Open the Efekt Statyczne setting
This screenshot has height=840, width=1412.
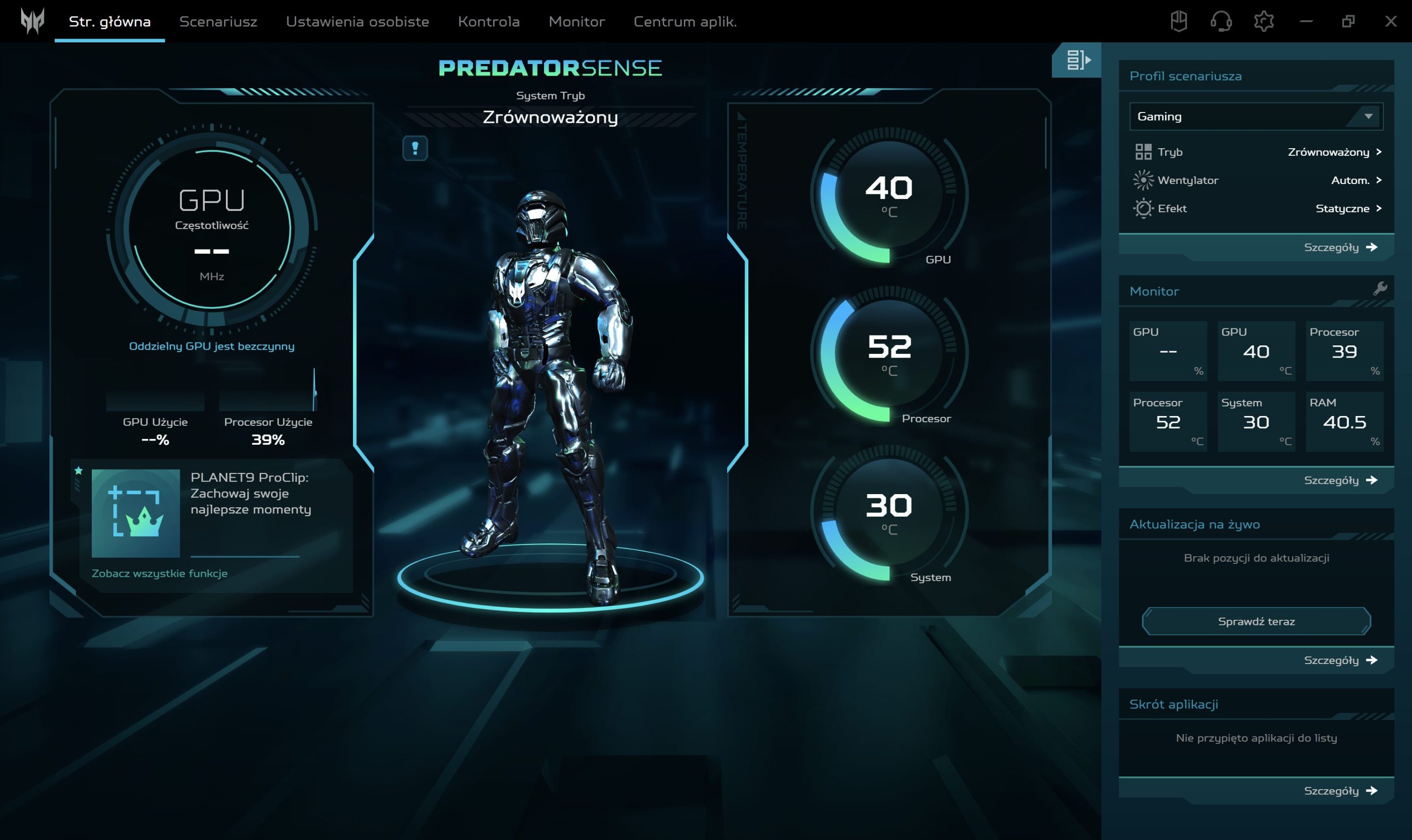(x=1348, y=208)
